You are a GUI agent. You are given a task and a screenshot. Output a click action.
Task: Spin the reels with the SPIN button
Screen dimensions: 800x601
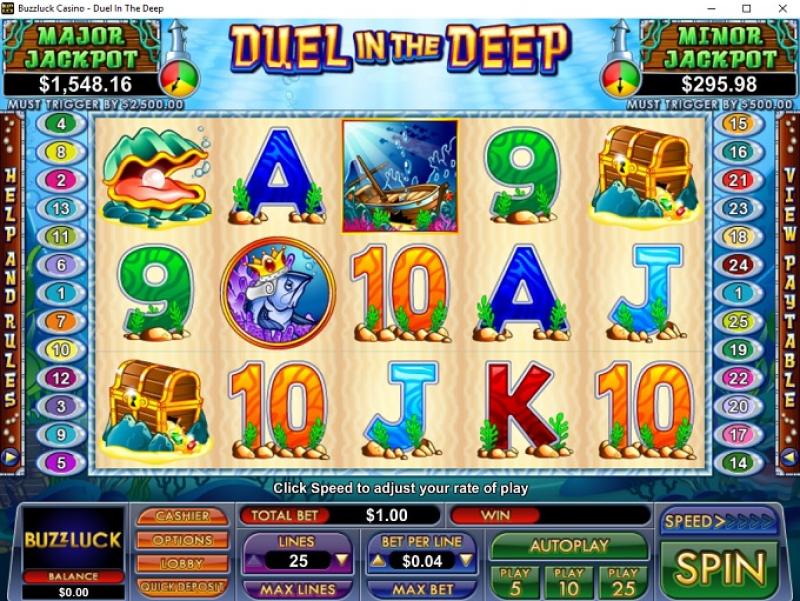click(719, 568)
